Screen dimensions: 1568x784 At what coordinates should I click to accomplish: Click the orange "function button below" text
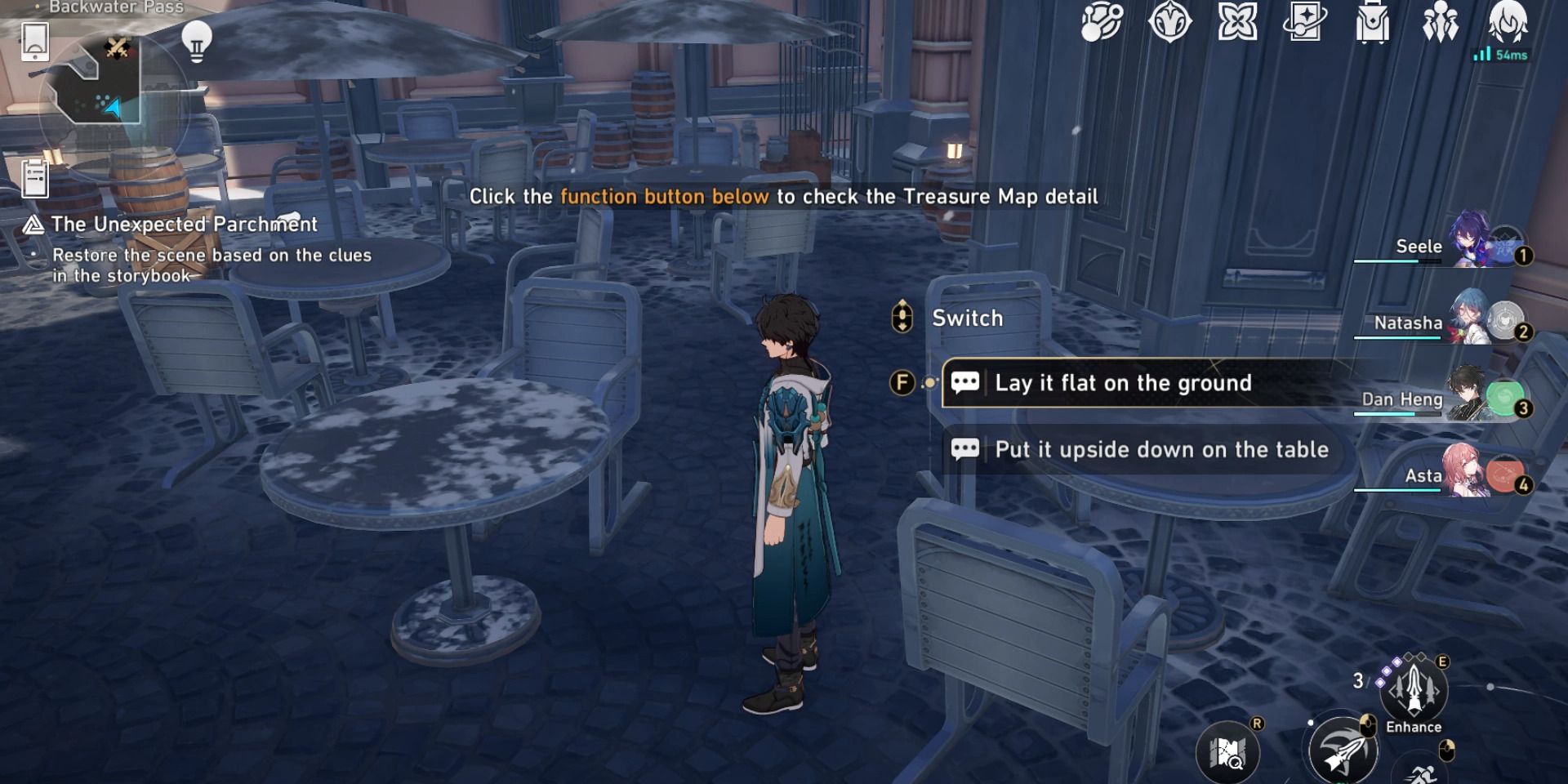tap(663, 196)
